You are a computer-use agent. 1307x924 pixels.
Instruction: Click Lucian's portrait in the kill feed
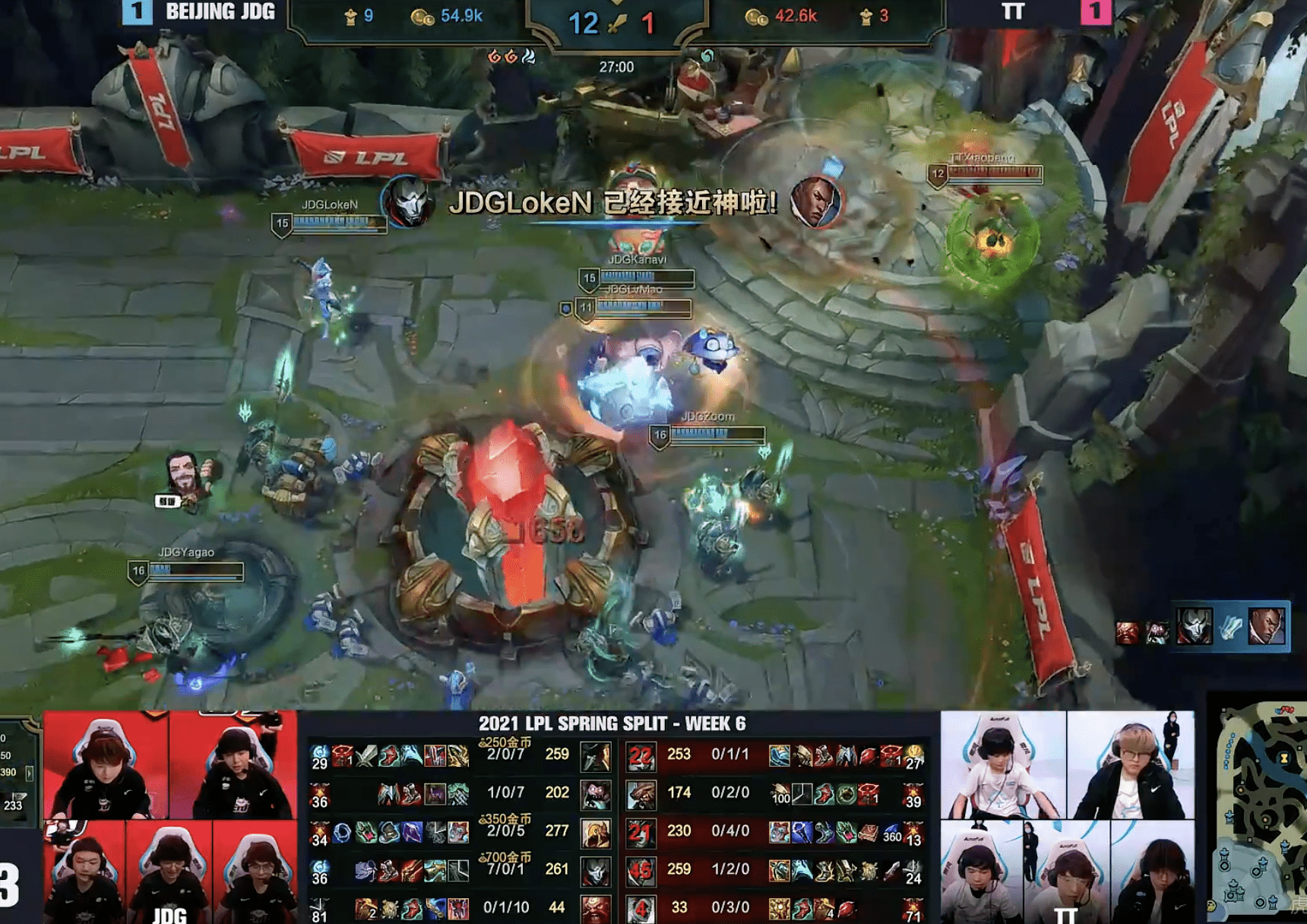click(1267, 627)
